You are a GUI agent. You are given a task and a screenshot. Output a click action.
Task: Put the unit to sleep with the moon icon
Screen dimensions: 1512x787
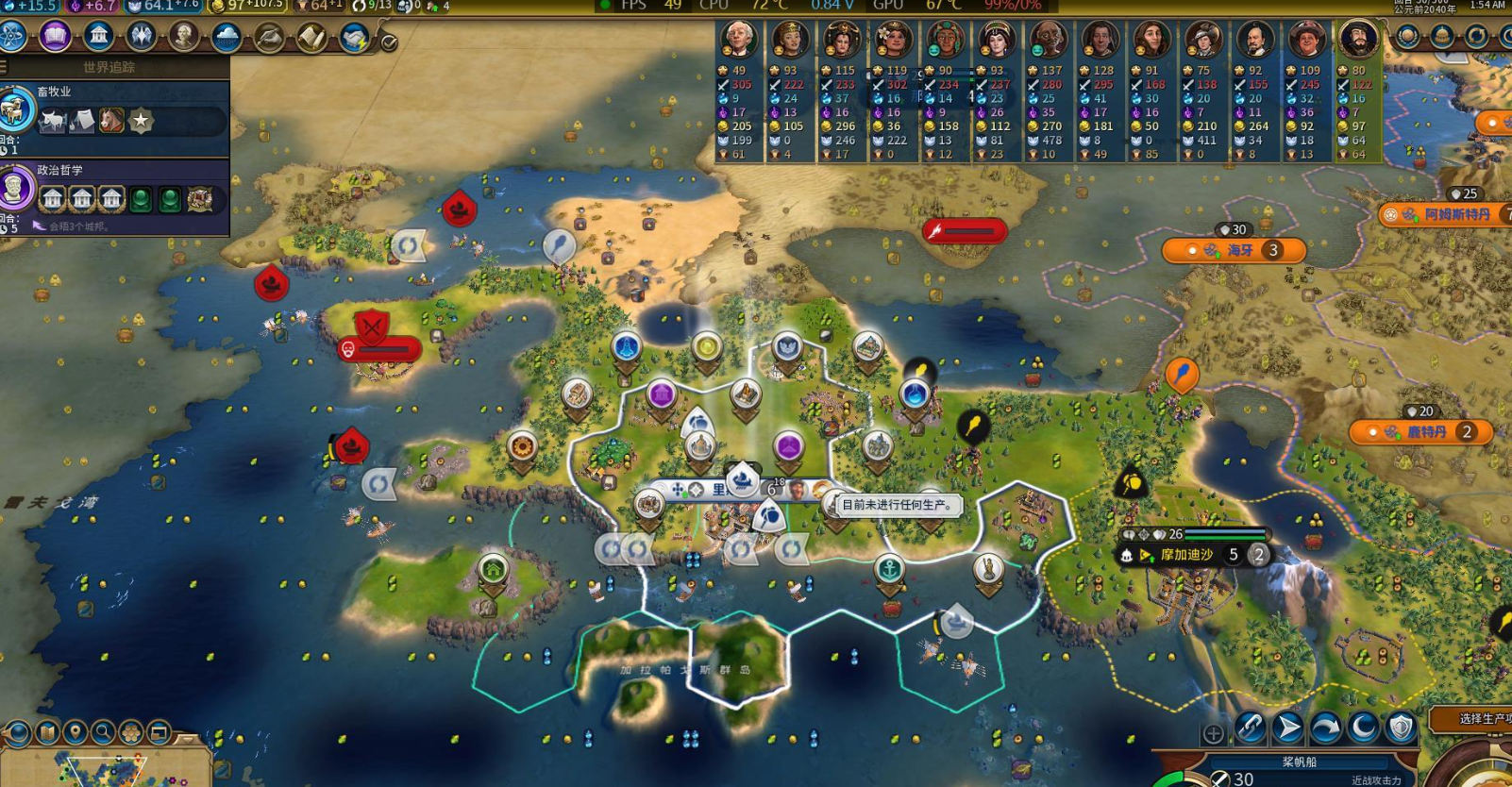1363,728
